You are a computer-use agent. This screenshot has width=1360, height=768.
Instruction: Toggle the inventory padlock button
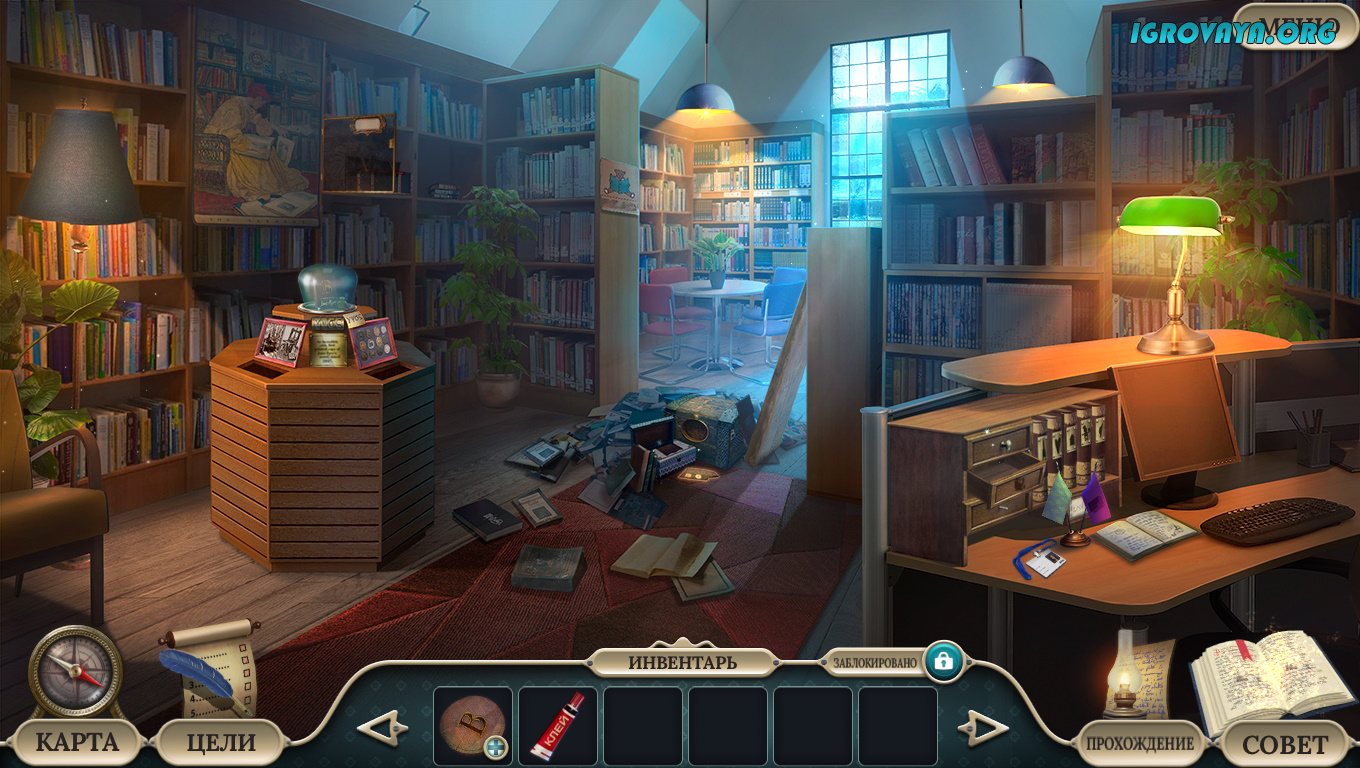[943, 661]
